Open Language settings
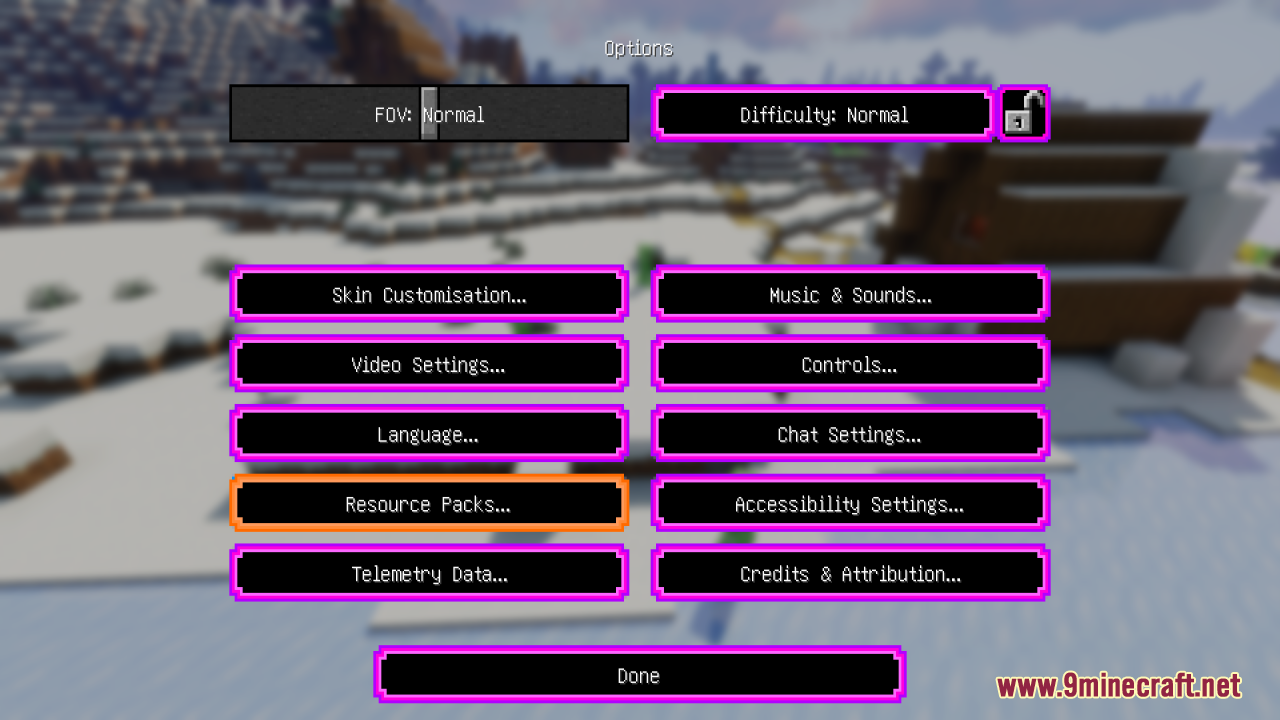This screenshot has width=1280, height=720. coord(428,434)
